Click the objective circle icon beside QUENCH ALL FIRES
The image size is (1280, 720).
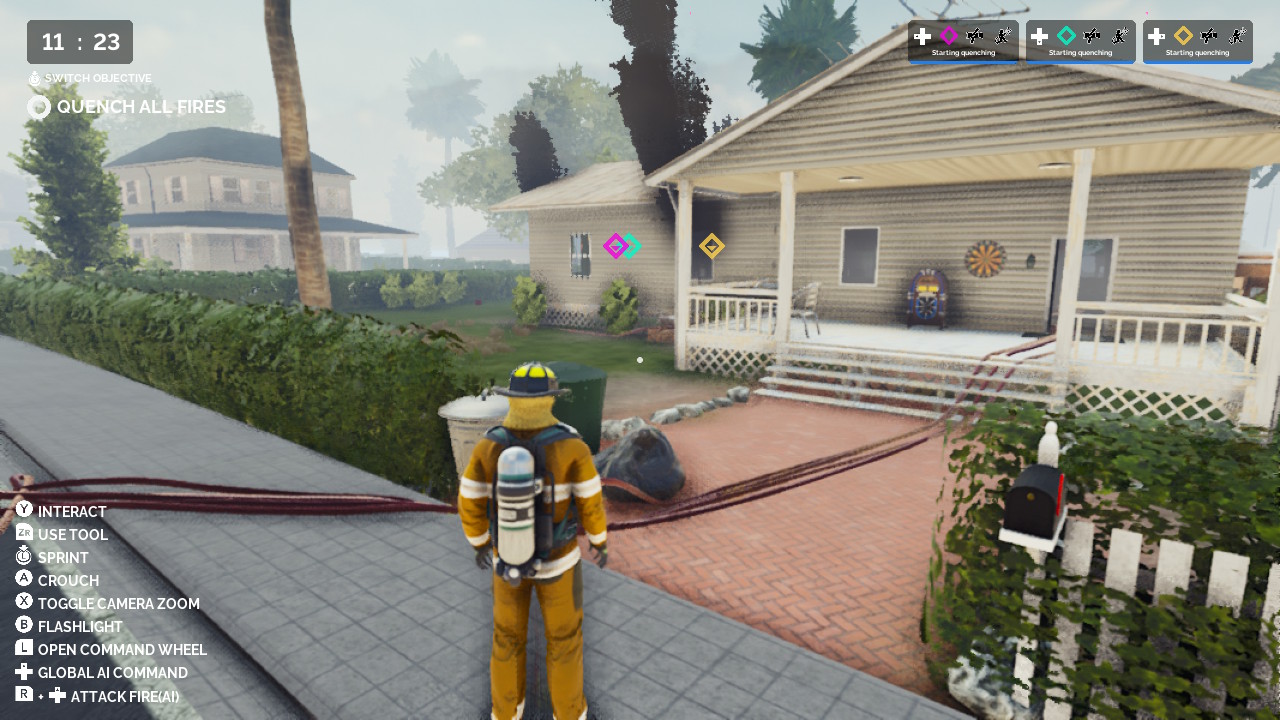pos(38,107)
